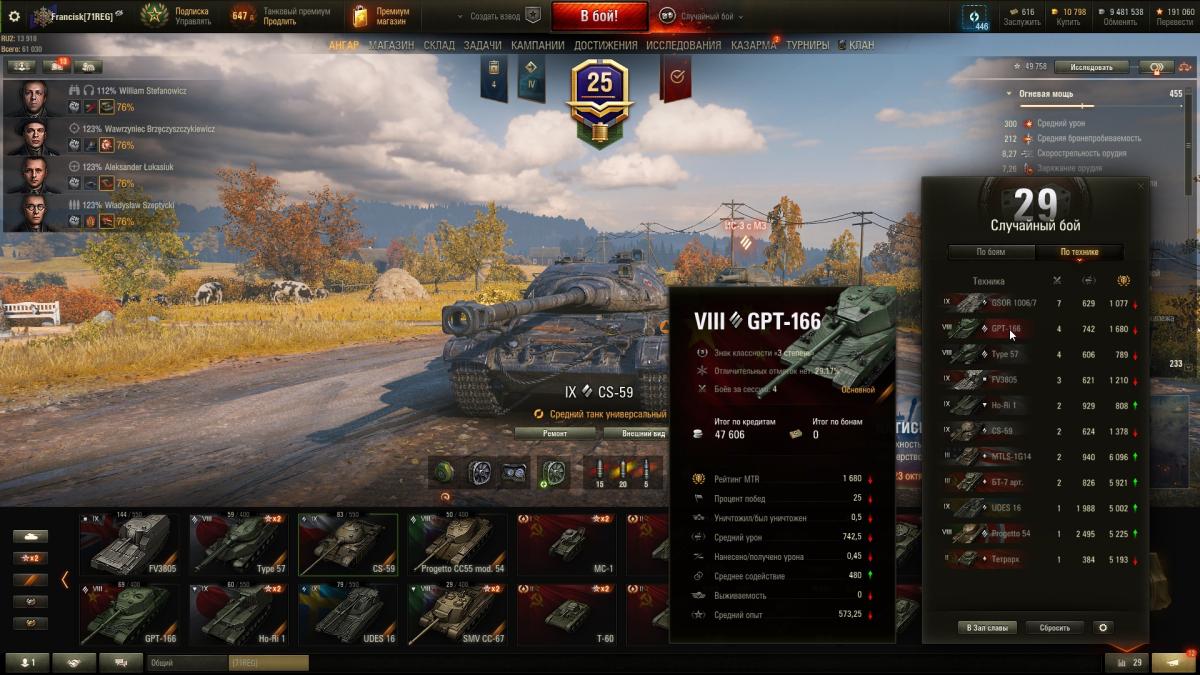Open the gear settings menu icon

coord(14,16)
